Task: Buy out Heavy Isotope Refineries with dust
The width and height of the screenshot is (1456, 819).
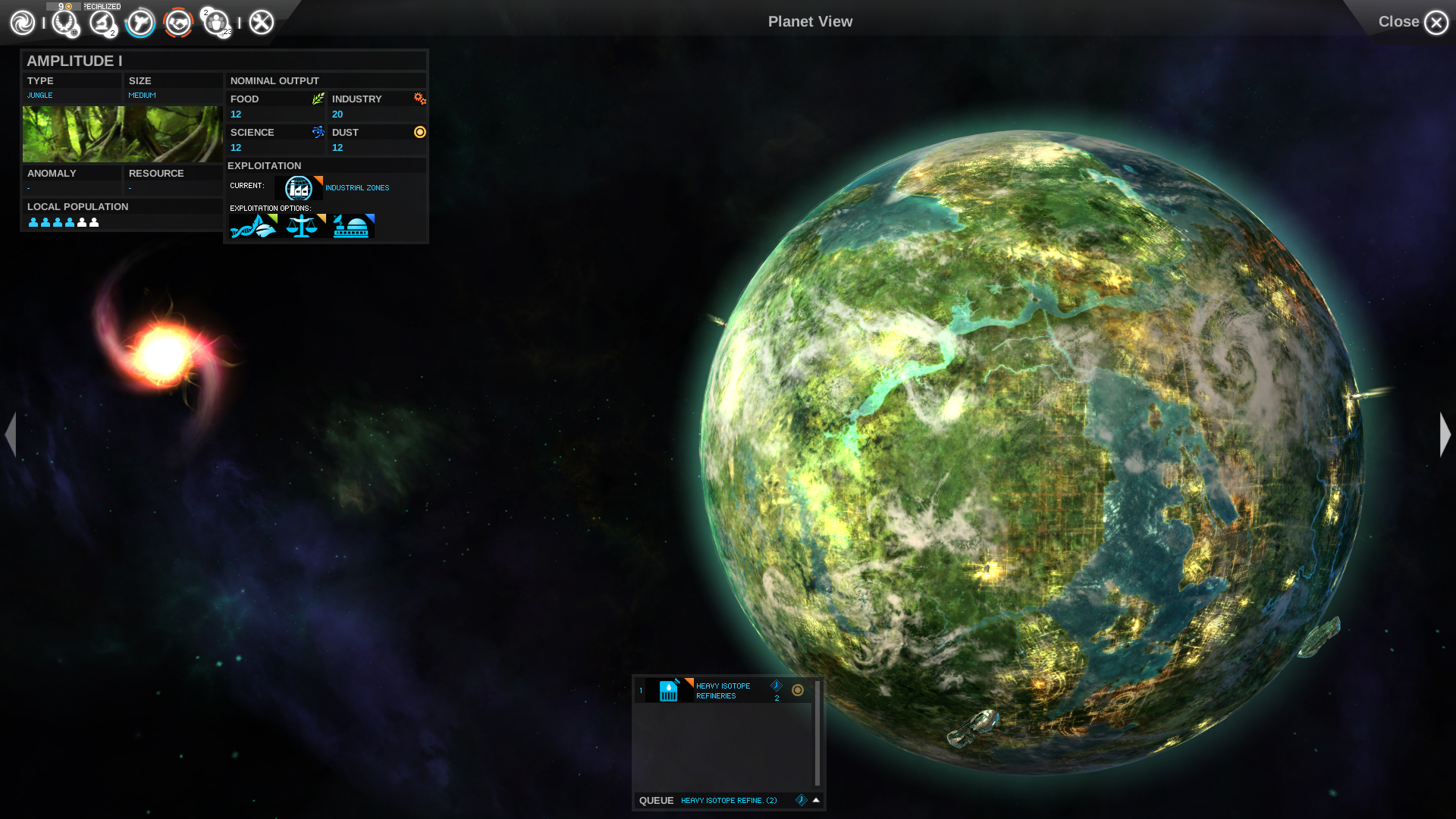Action: point(798,690)
